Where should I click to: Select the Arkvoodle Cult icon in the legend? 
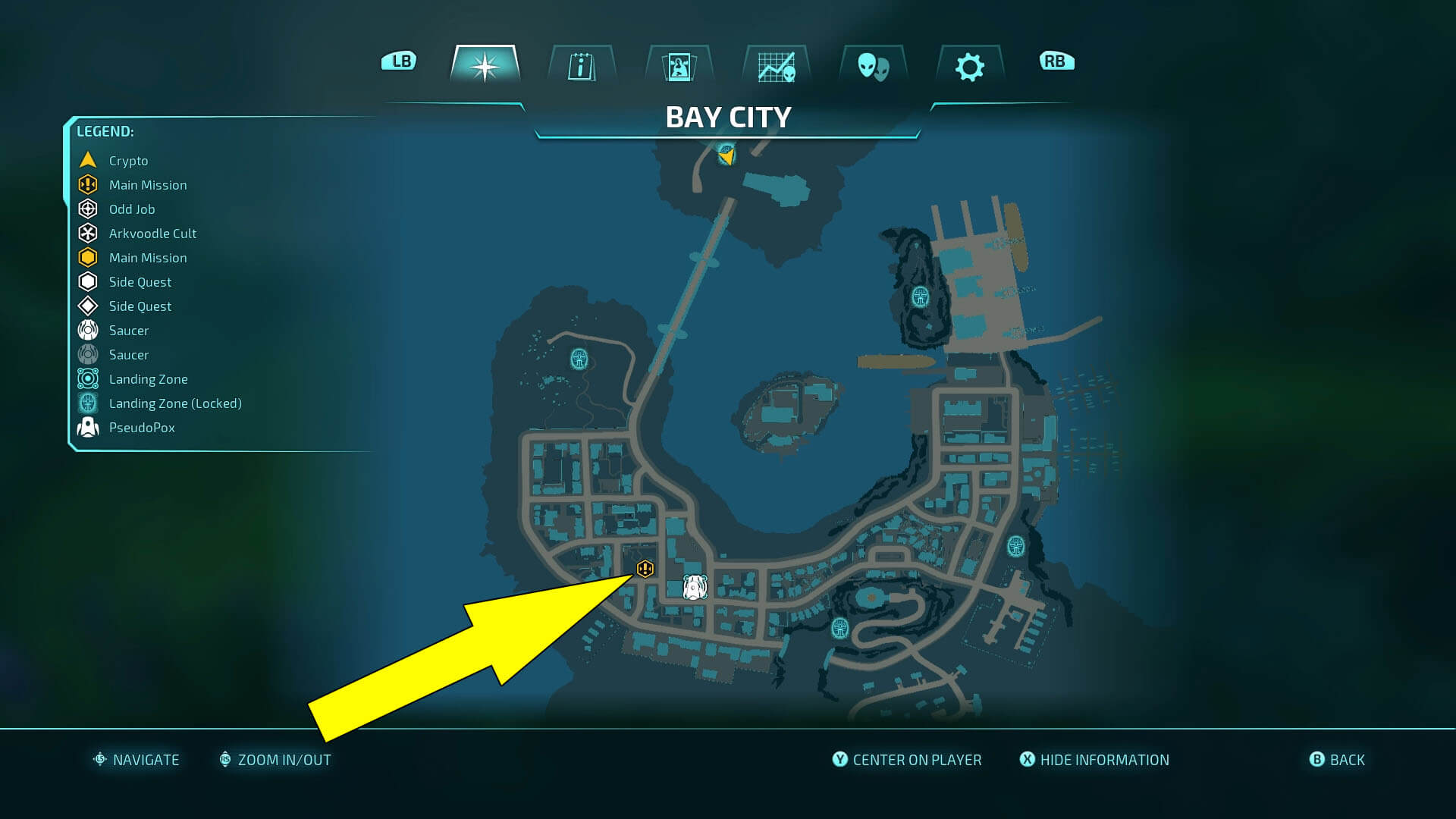(x=87, y=233)
